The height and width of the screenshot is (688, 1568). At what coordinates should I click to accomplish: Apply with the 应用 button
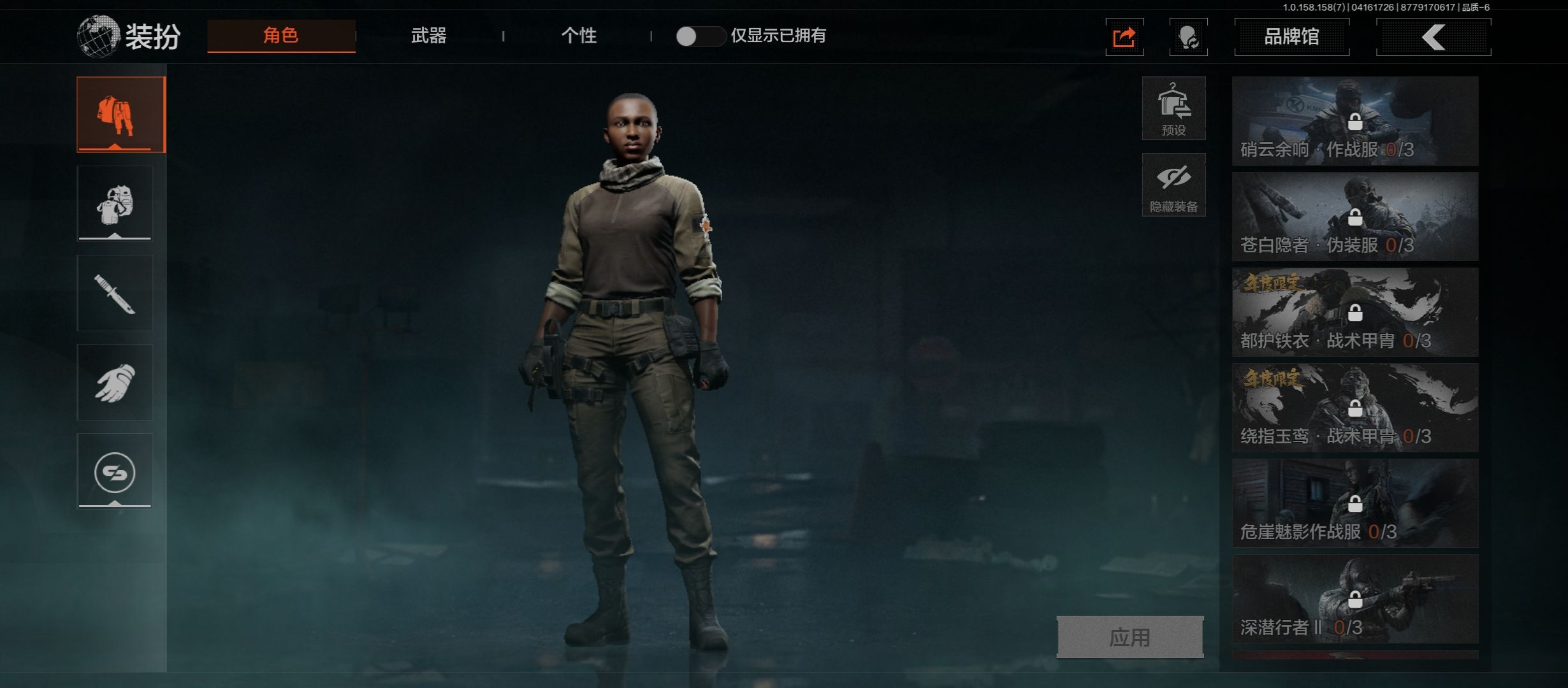[1130, 636]
